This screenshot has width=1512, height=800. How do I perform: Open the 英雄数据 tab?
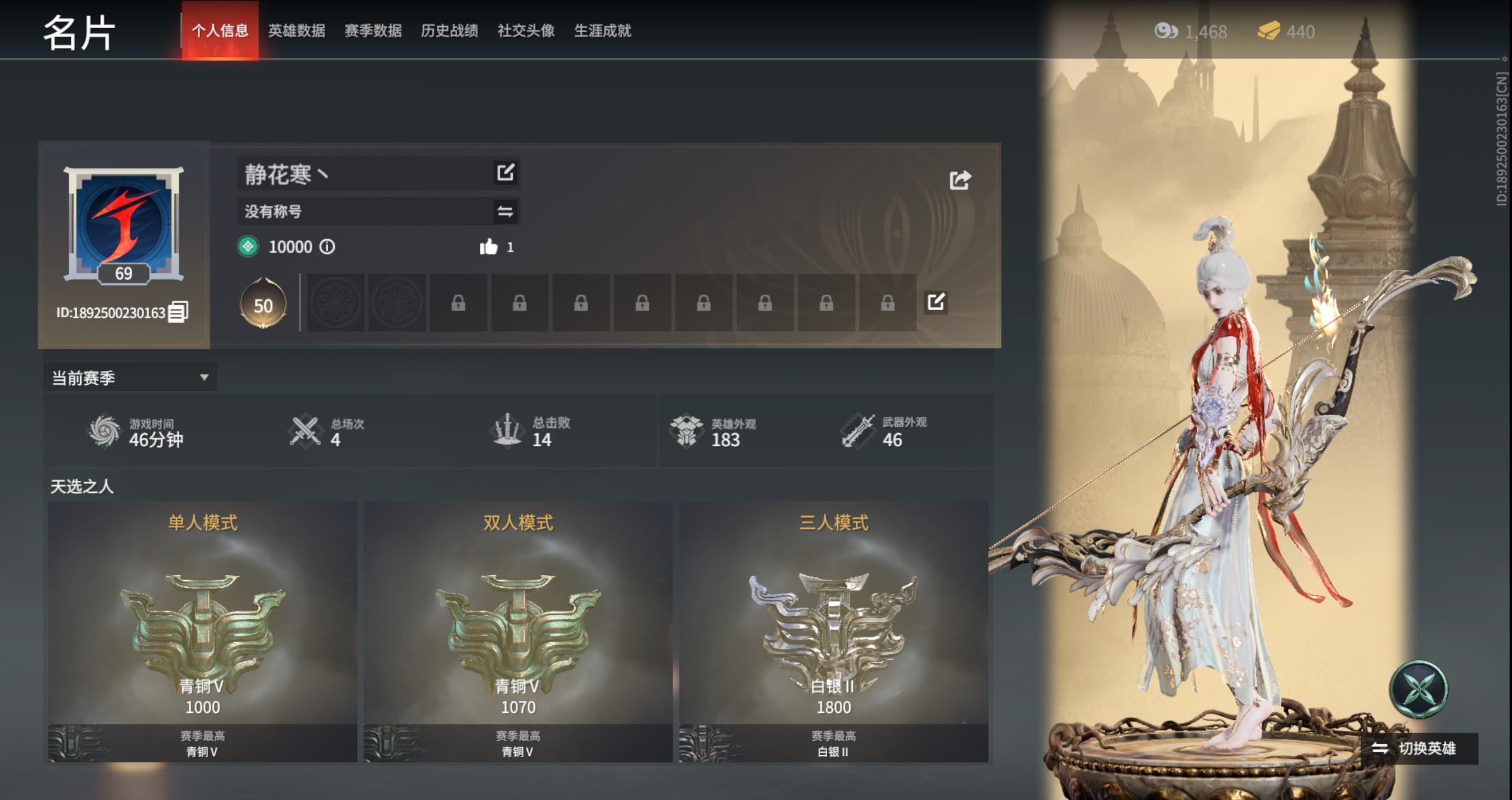(x=296, y=30)
